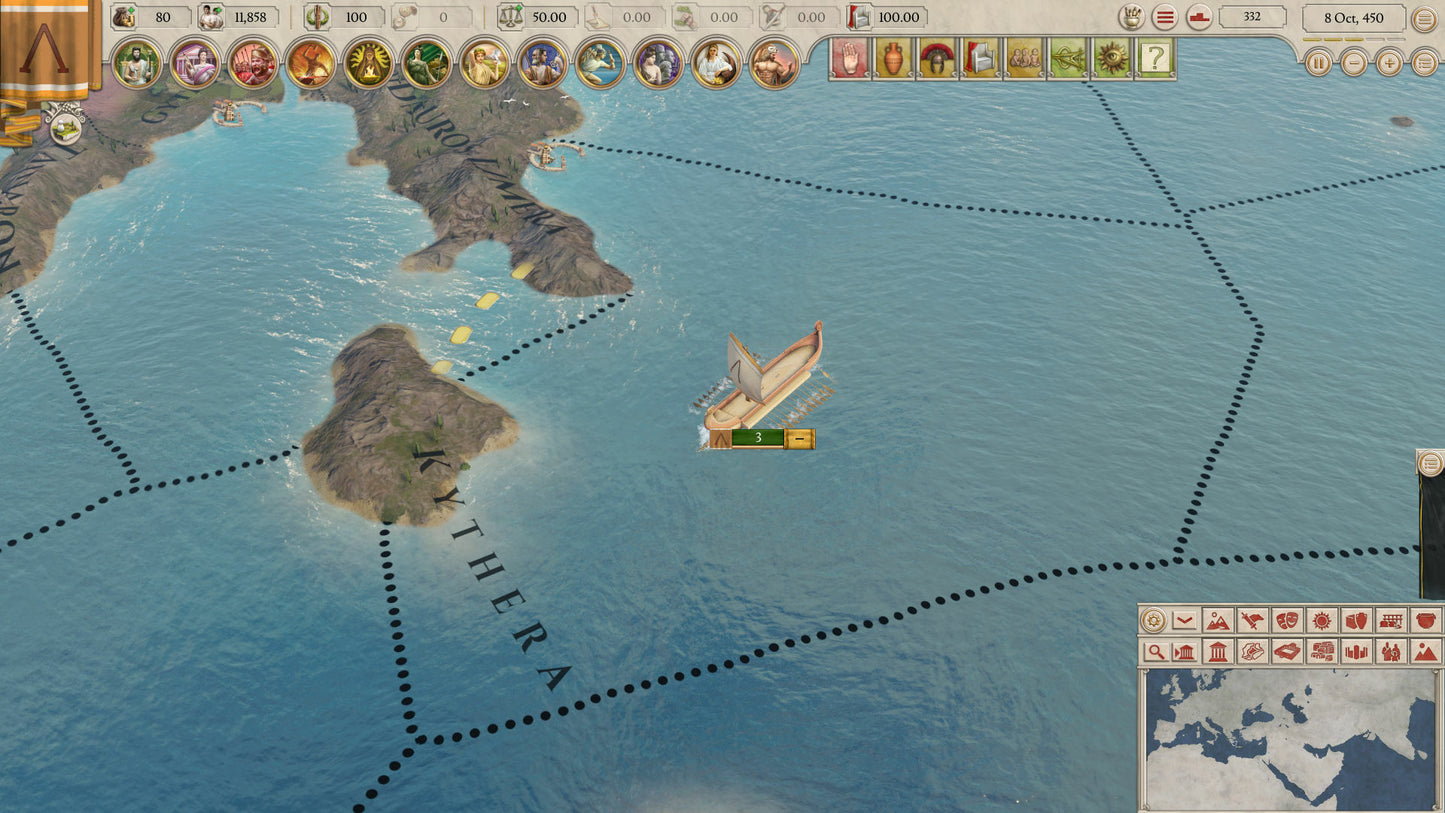Click the minus button on the fleet counter

[x=800, y=436]
